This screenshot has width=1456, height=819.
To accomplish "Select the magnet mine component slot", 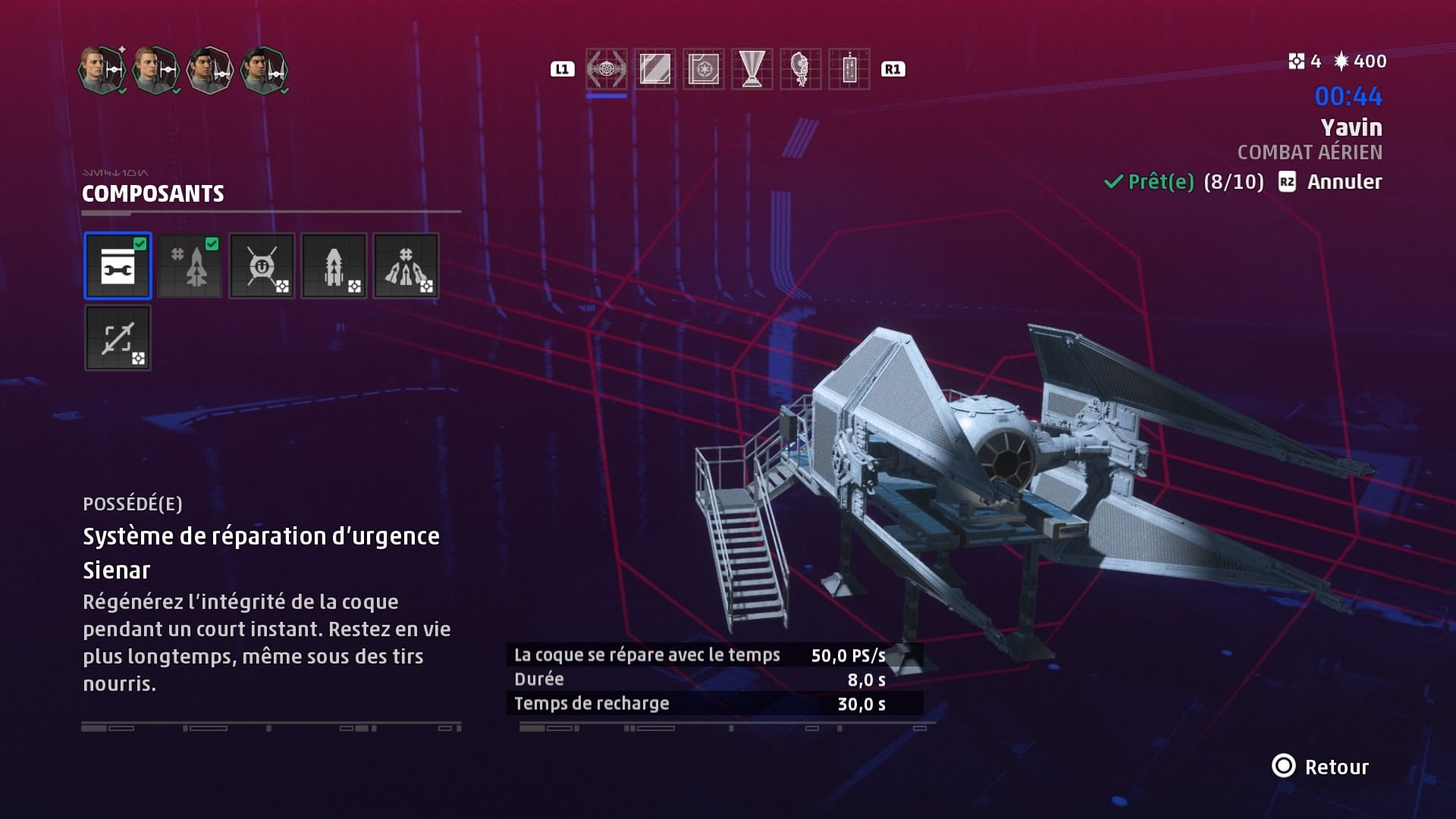I will tap(262, 265).
